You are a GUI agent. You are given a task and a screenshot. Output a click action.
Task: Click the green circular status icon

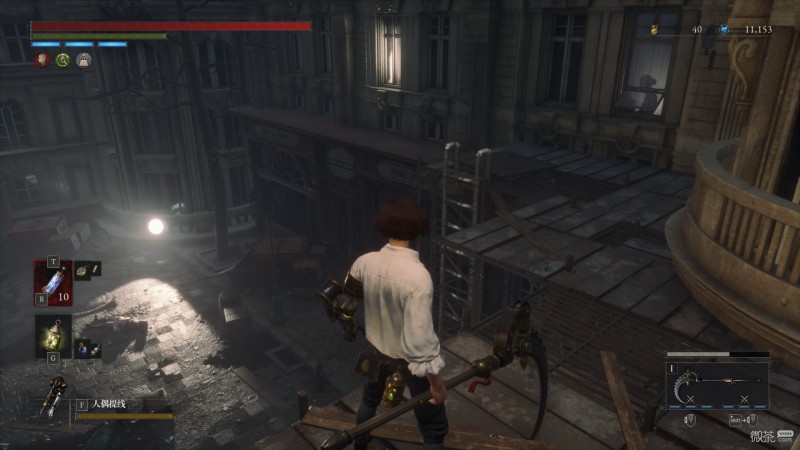click(x=63, y=61)
